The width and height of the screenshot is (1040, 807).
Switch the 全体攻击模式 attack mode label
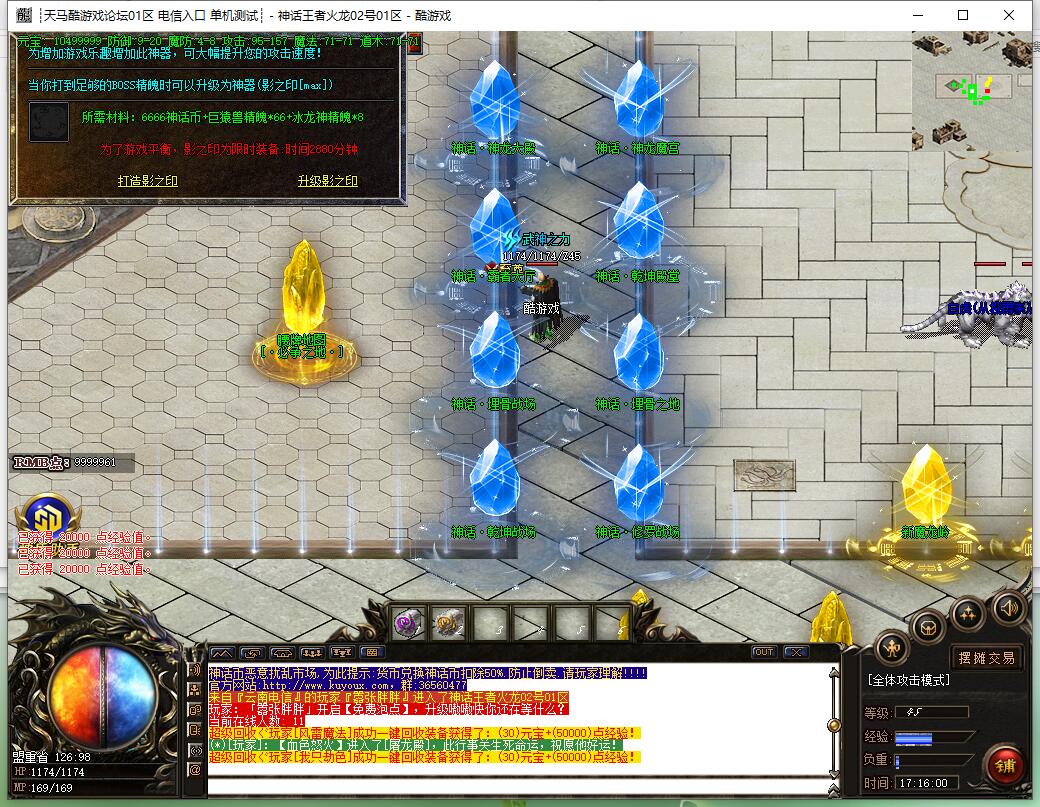[908, 680]
